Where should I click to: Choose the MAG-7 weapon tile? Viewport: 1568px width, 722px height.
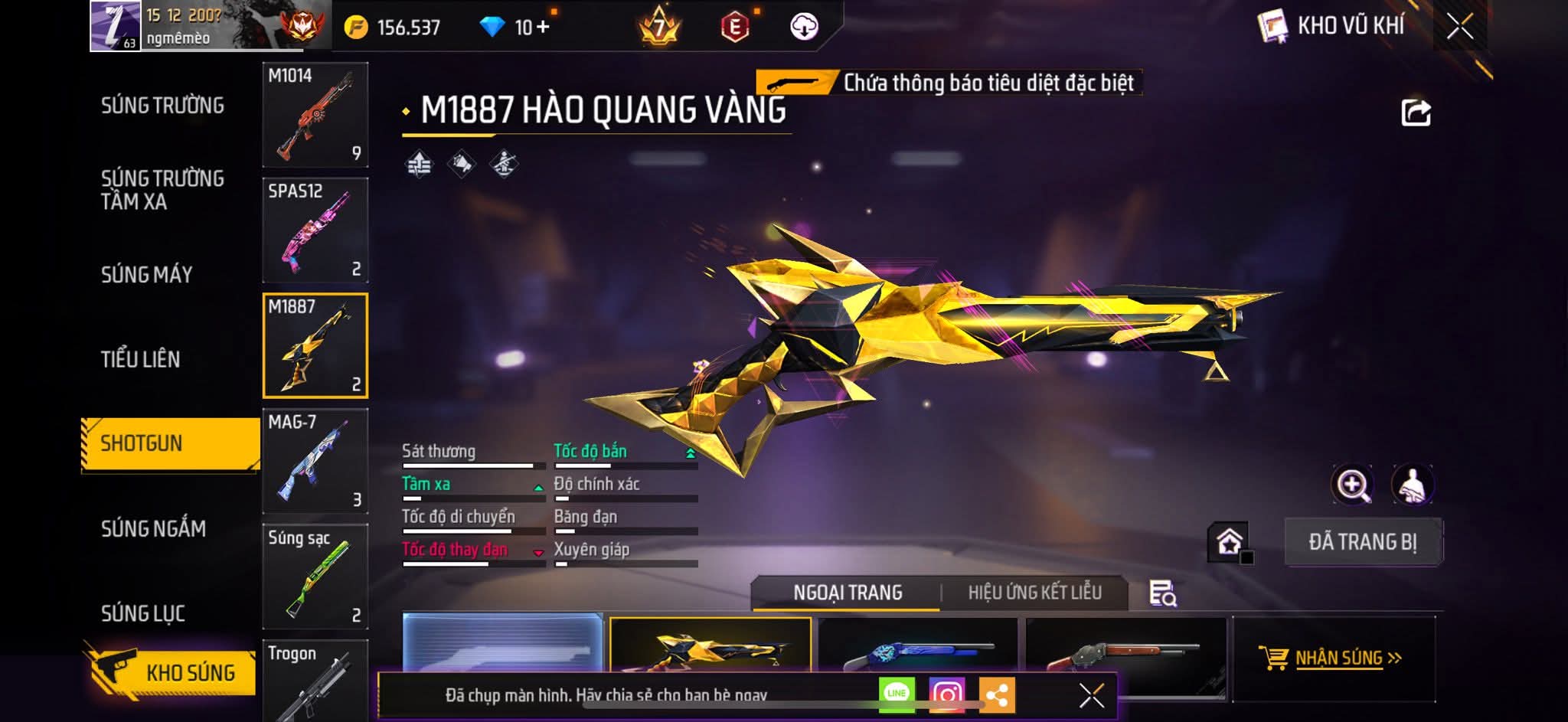[x=315, y=461]
